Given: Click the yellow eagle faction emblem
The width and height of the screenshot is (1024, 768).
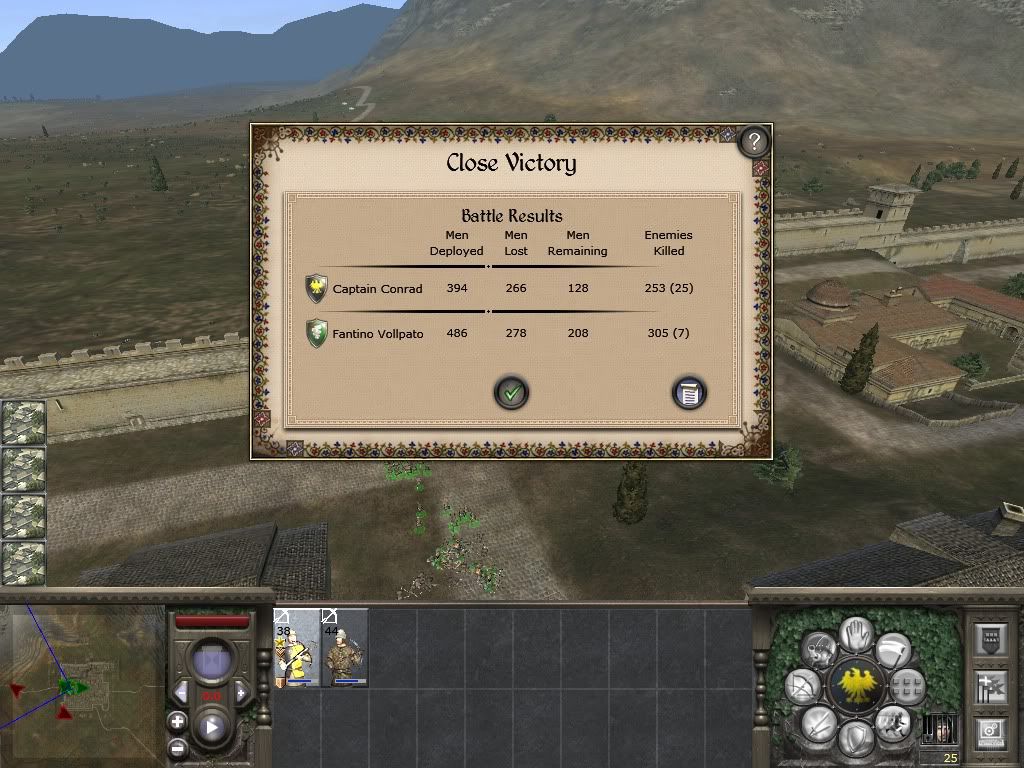Looking at the screenshot, I should 855,686.
